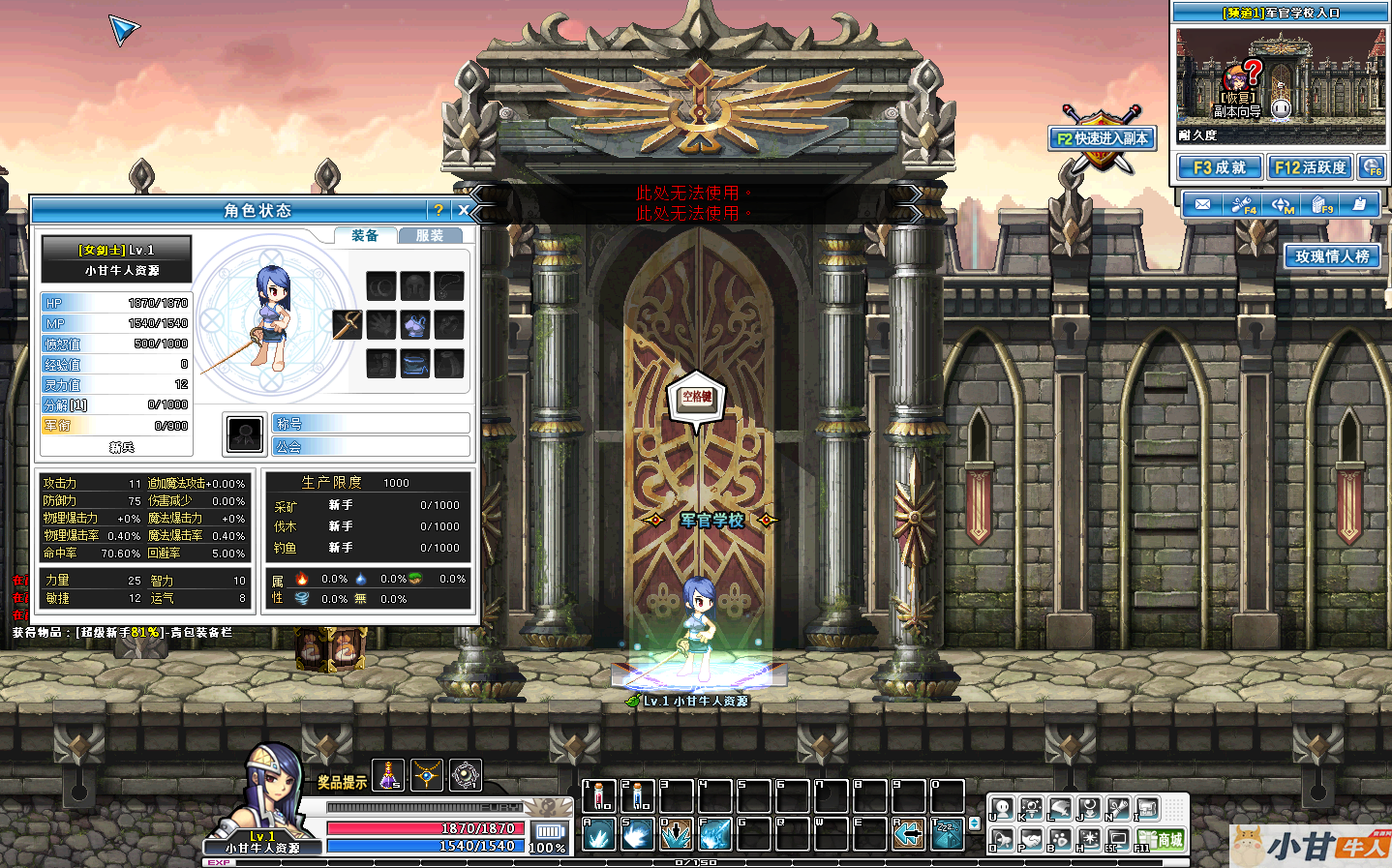The width and height of the screenshot is (1392, 868).
Task: Switch to the 服装 costume tab
Action: click(430, 235)
